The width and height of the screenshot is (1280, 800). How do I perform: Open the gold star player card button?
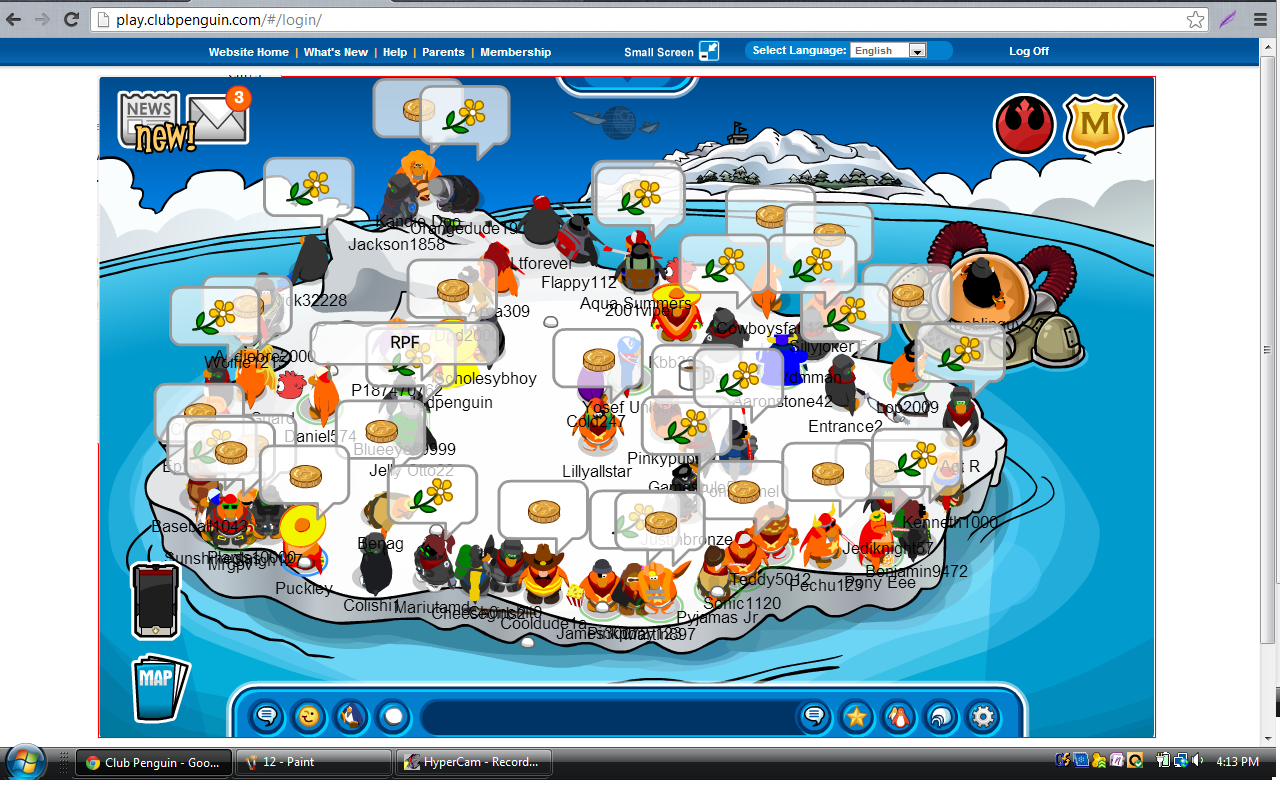click(856, 716)
